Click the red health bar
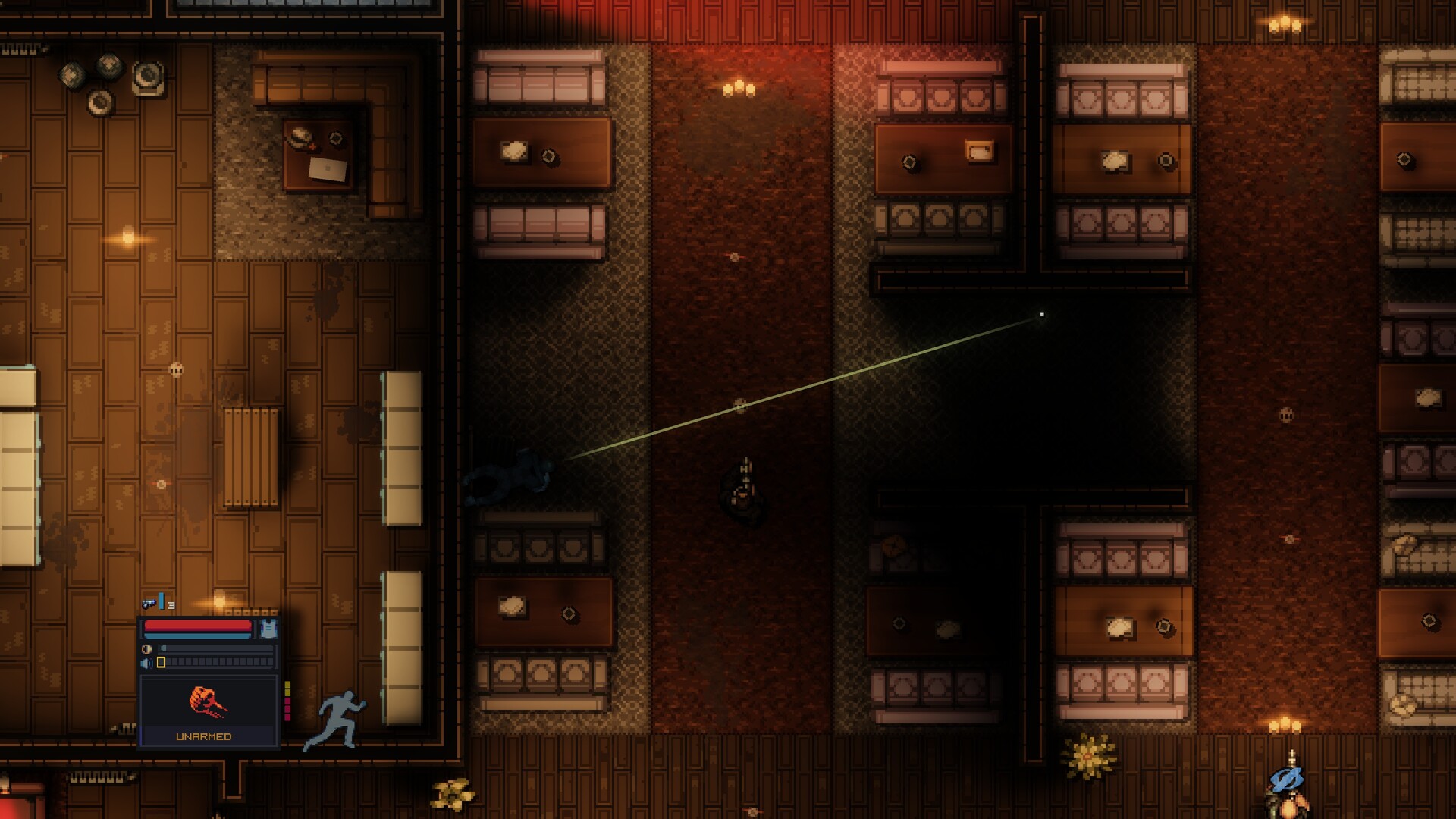This screenshot has height=819, width=1456. 197,624
